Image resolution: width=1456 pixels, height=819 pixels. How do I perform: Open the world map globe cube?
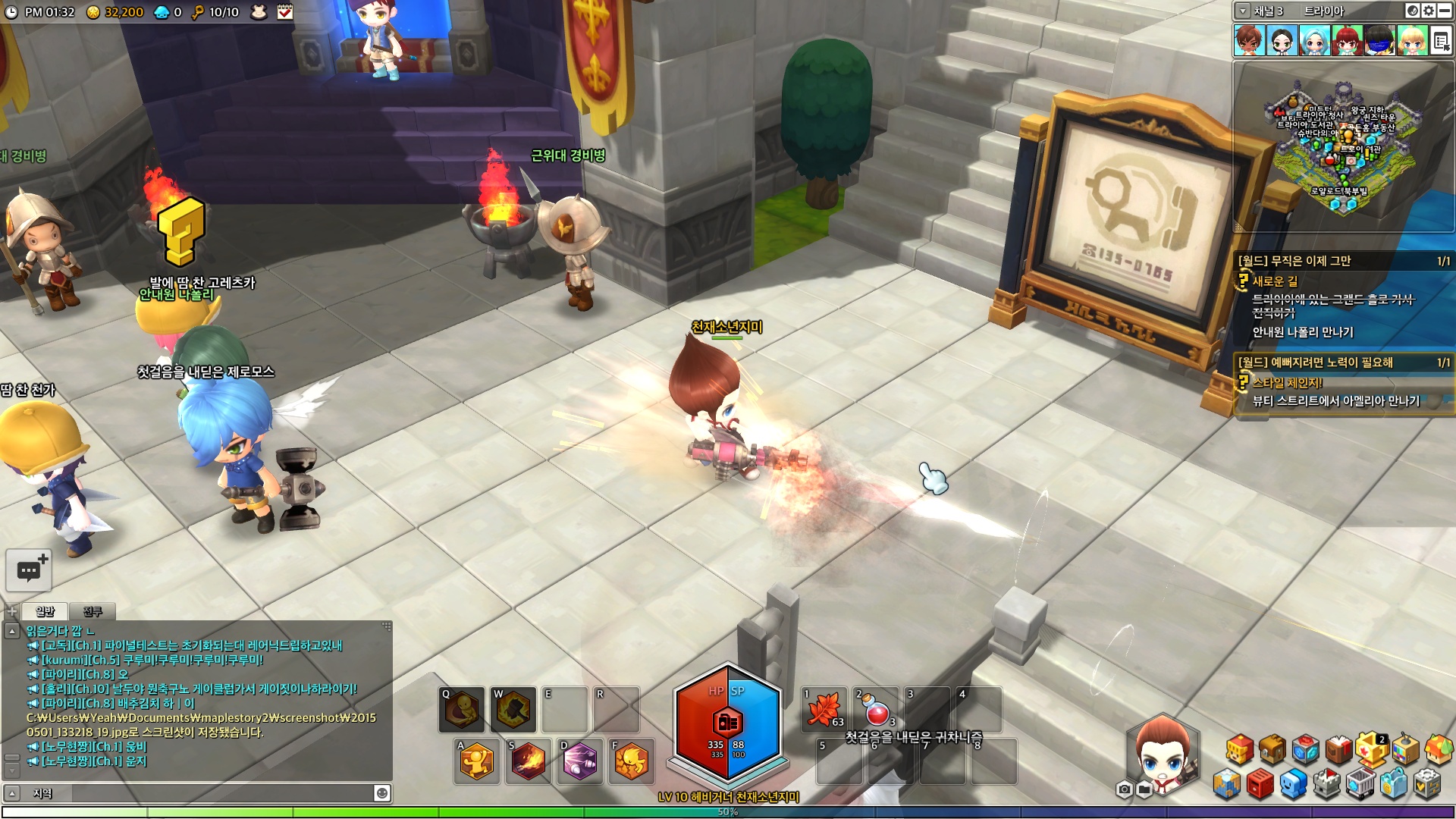pyautogui.click(x=1226, y=784)
